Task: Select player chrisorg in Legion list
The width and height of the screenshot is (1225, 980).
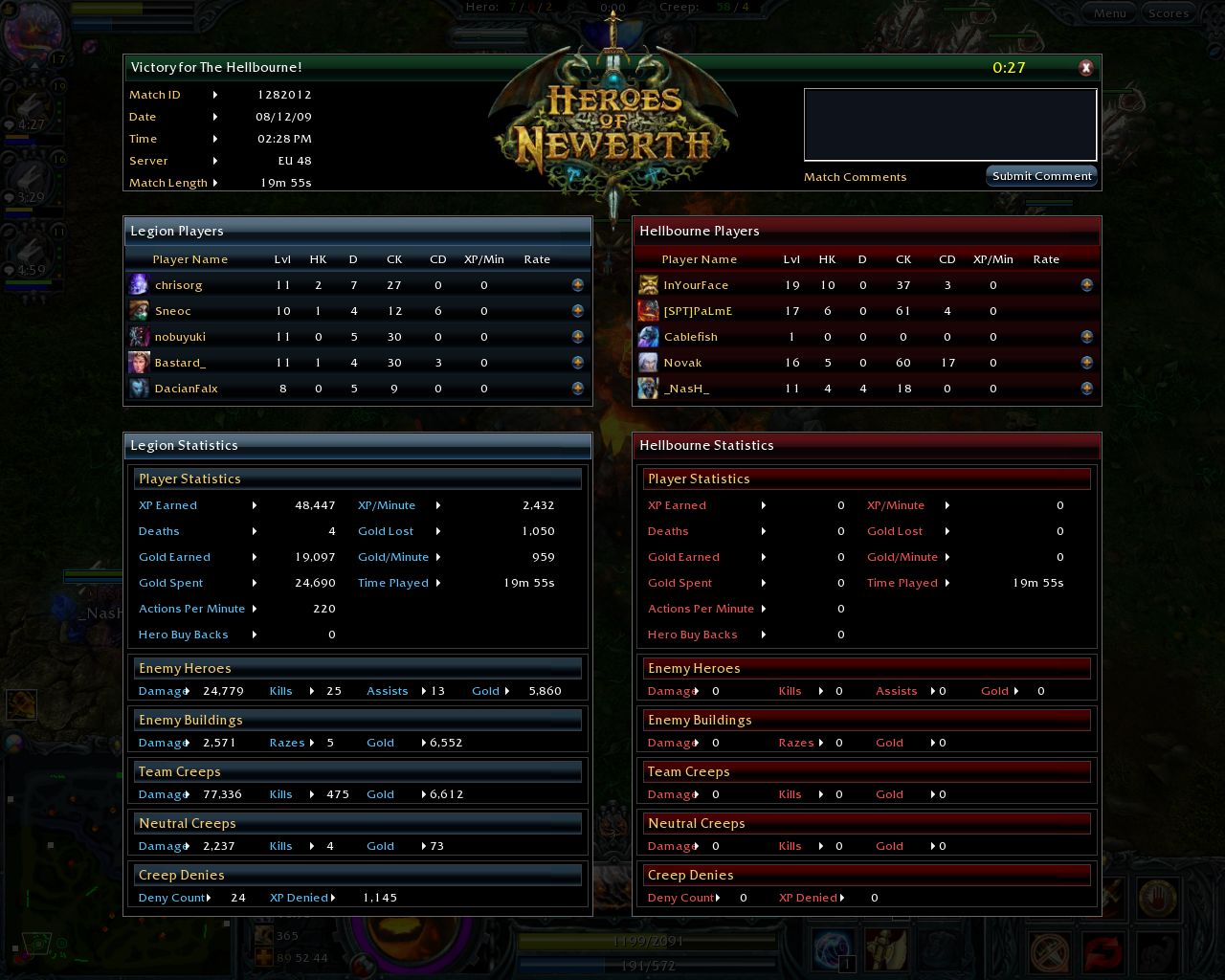Action: (x=179, y=285)
